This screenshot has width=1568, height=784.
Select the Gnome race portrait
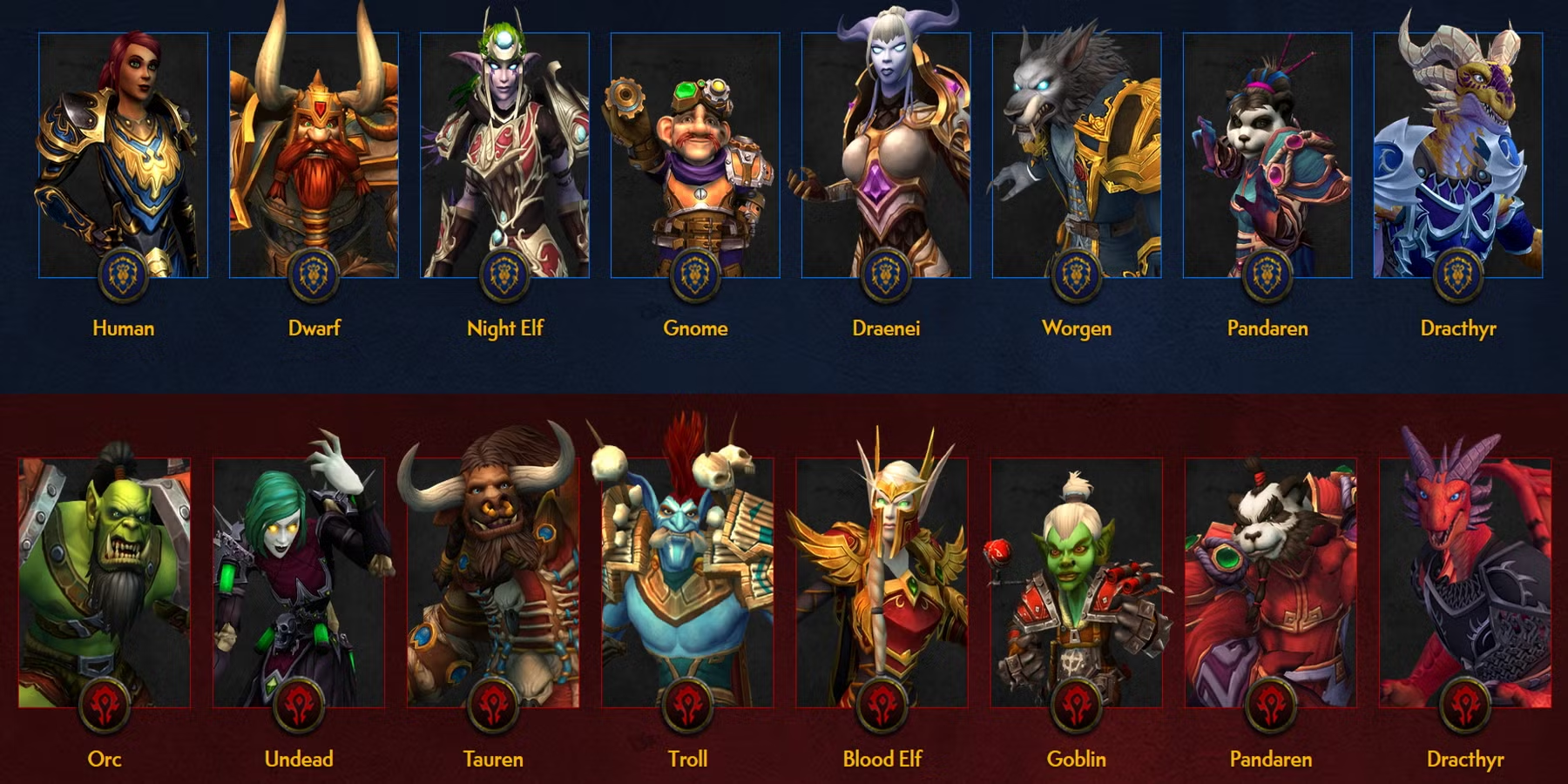coord(695,157)
